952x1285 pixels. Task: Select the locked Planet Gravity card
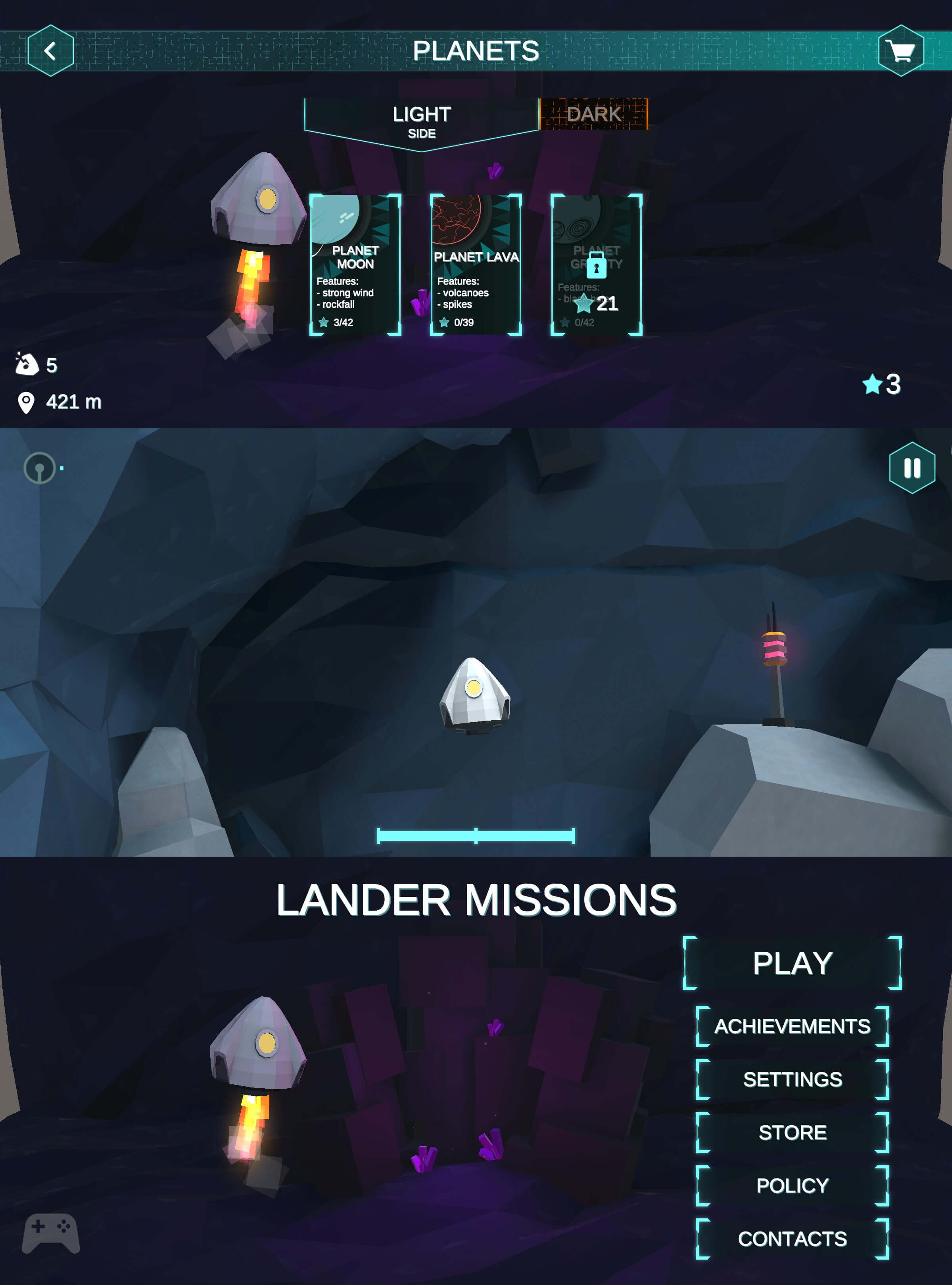(x=596, y=265)
